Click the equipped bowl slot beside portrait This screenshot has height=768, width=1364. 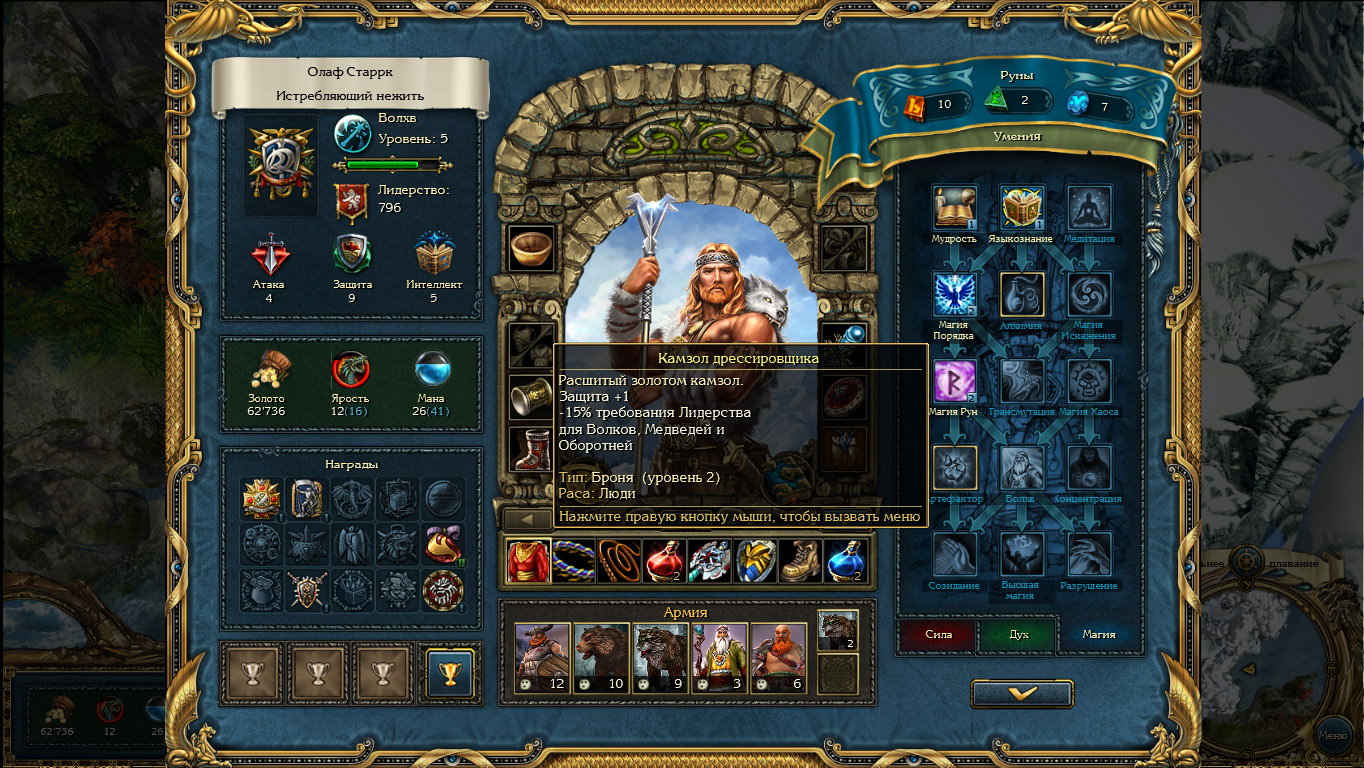tap(531, 247)
